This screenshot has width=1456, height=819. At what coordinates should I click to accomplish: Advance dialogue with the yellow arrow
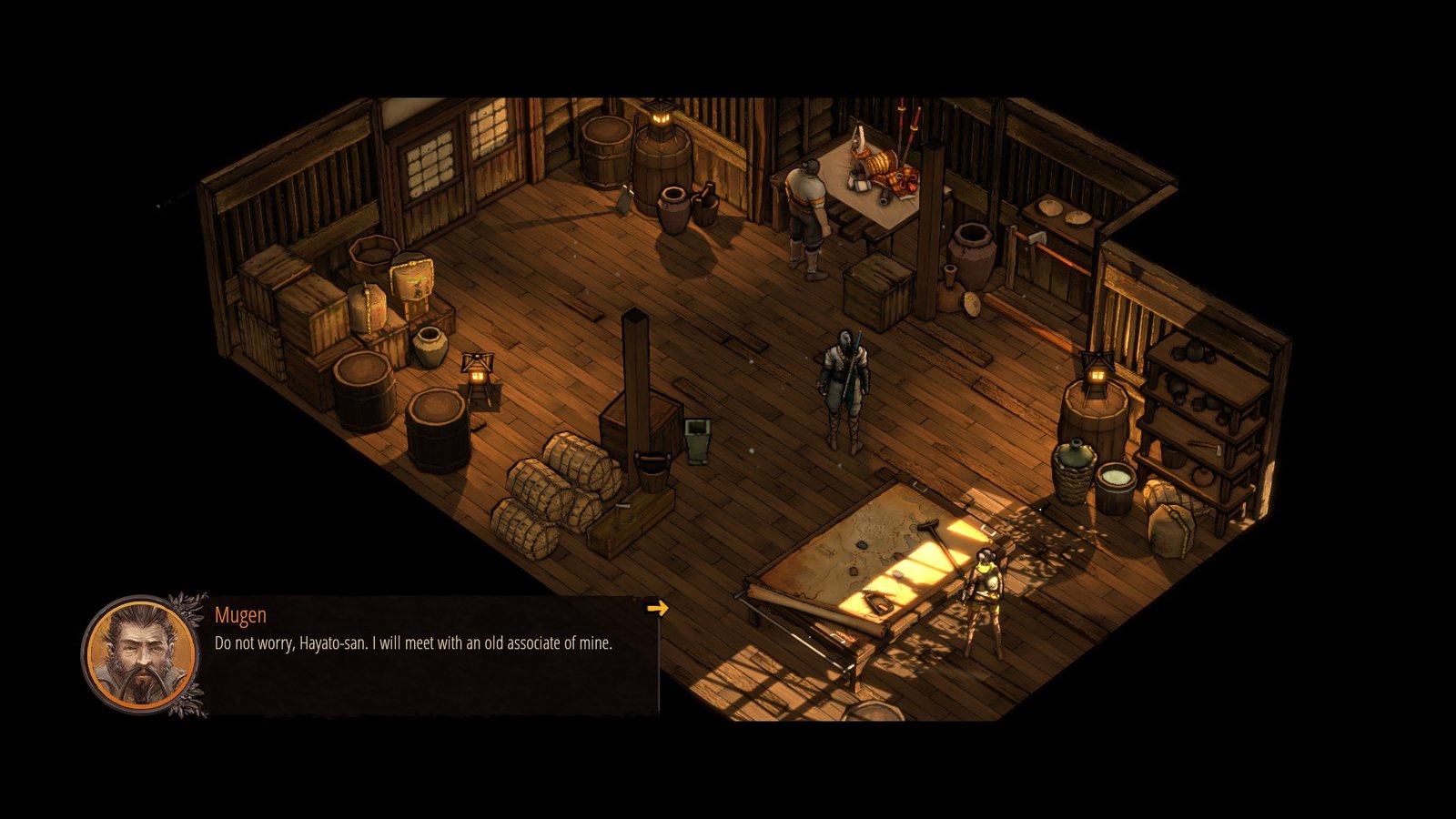pyautogui.click(x=657, y=608)
